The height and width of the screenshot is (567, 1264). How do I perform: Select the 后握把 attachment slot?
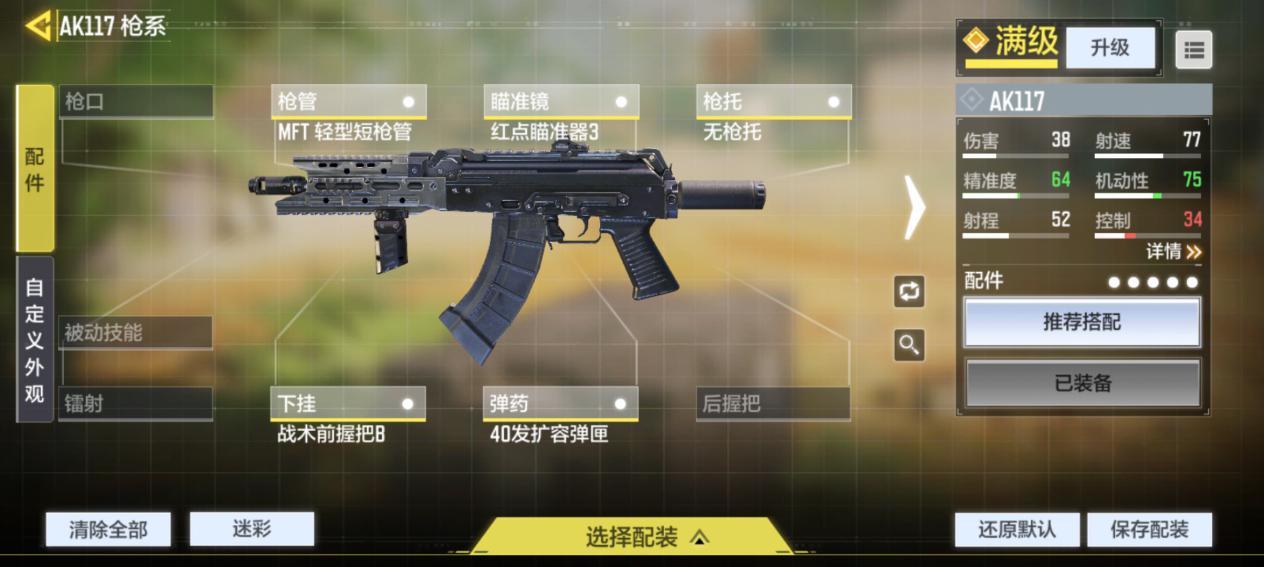pyautogui.click(x=773, y=404)
